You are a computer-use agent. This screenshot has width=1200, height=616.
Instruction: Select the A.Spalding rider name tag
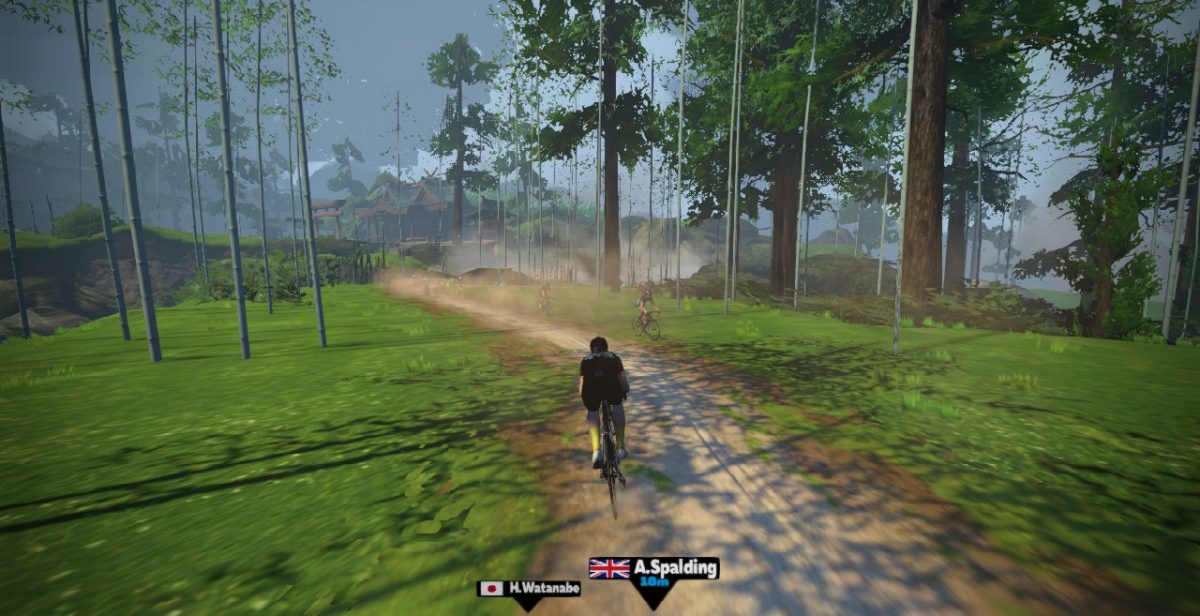[654, 572]
